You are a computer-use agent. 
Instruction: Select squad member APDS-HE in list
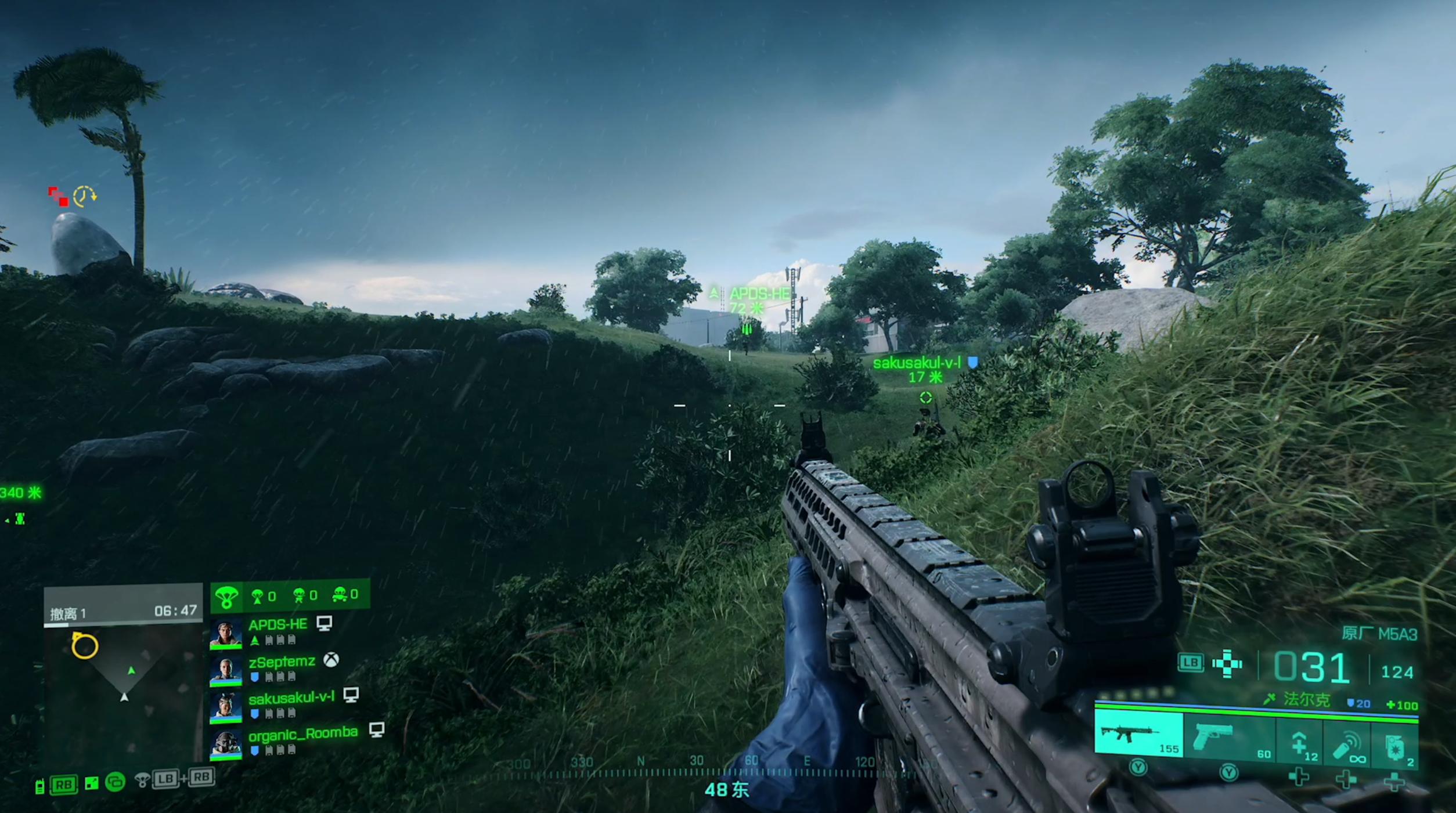pyautogui.click(x=277, y=625)
